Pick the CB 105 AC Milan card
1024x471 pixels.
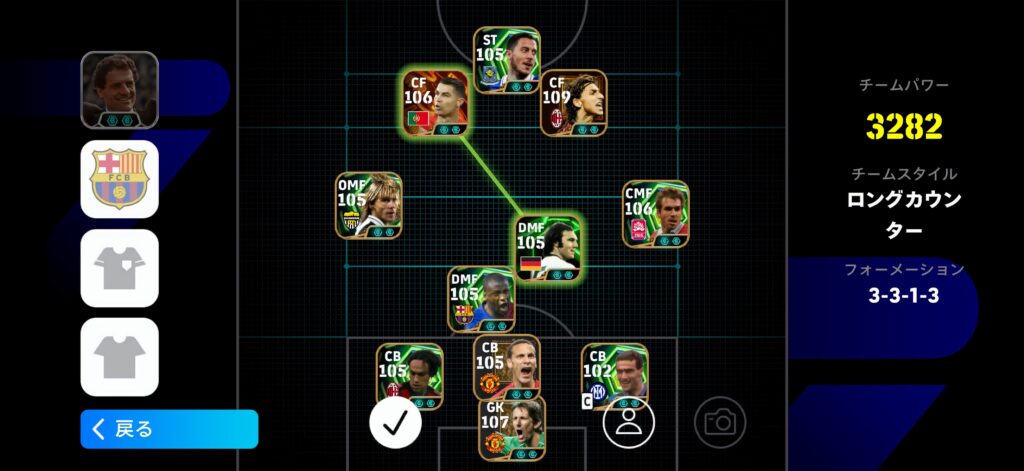coord(410,376)
